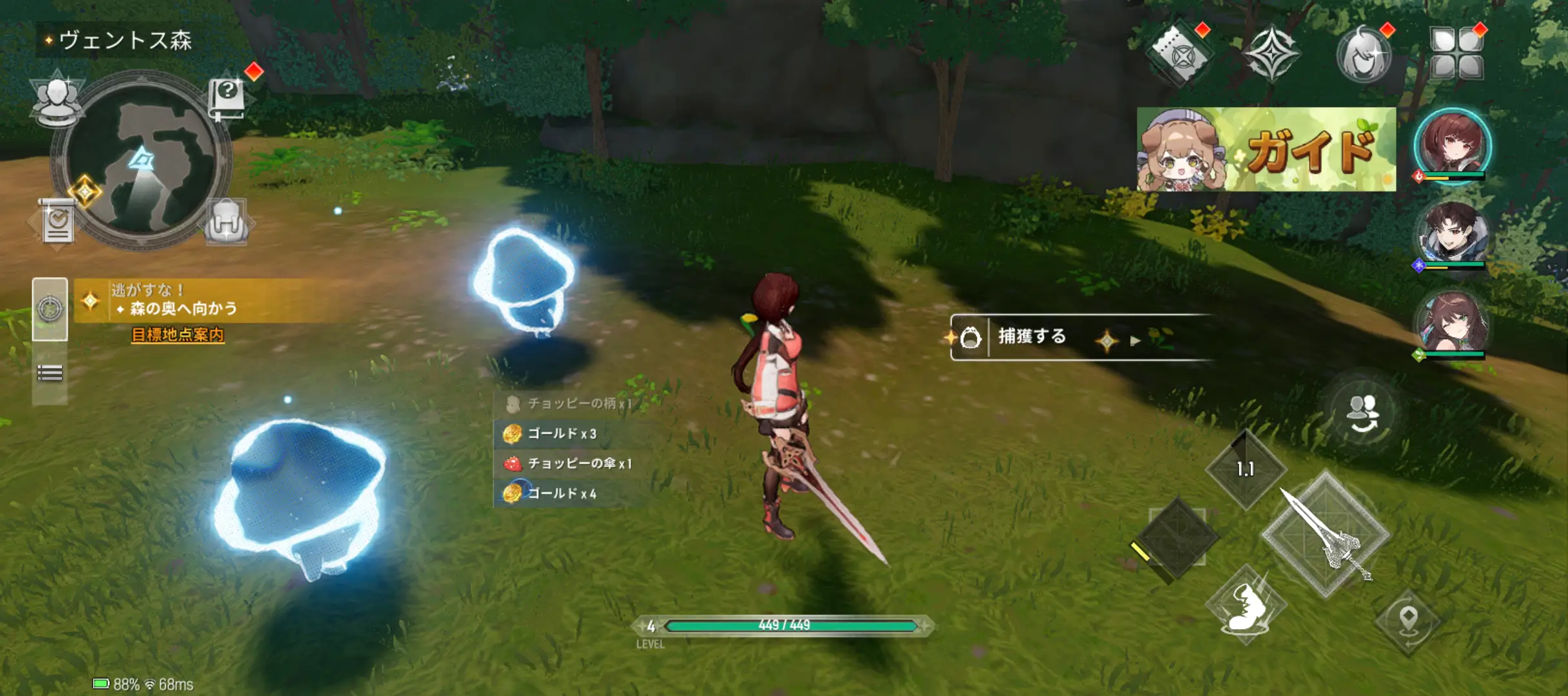Screen dimensions: 1568x696
Task: Select the 森の奥へ向かう quest tracker
Action: coord(184,308)
